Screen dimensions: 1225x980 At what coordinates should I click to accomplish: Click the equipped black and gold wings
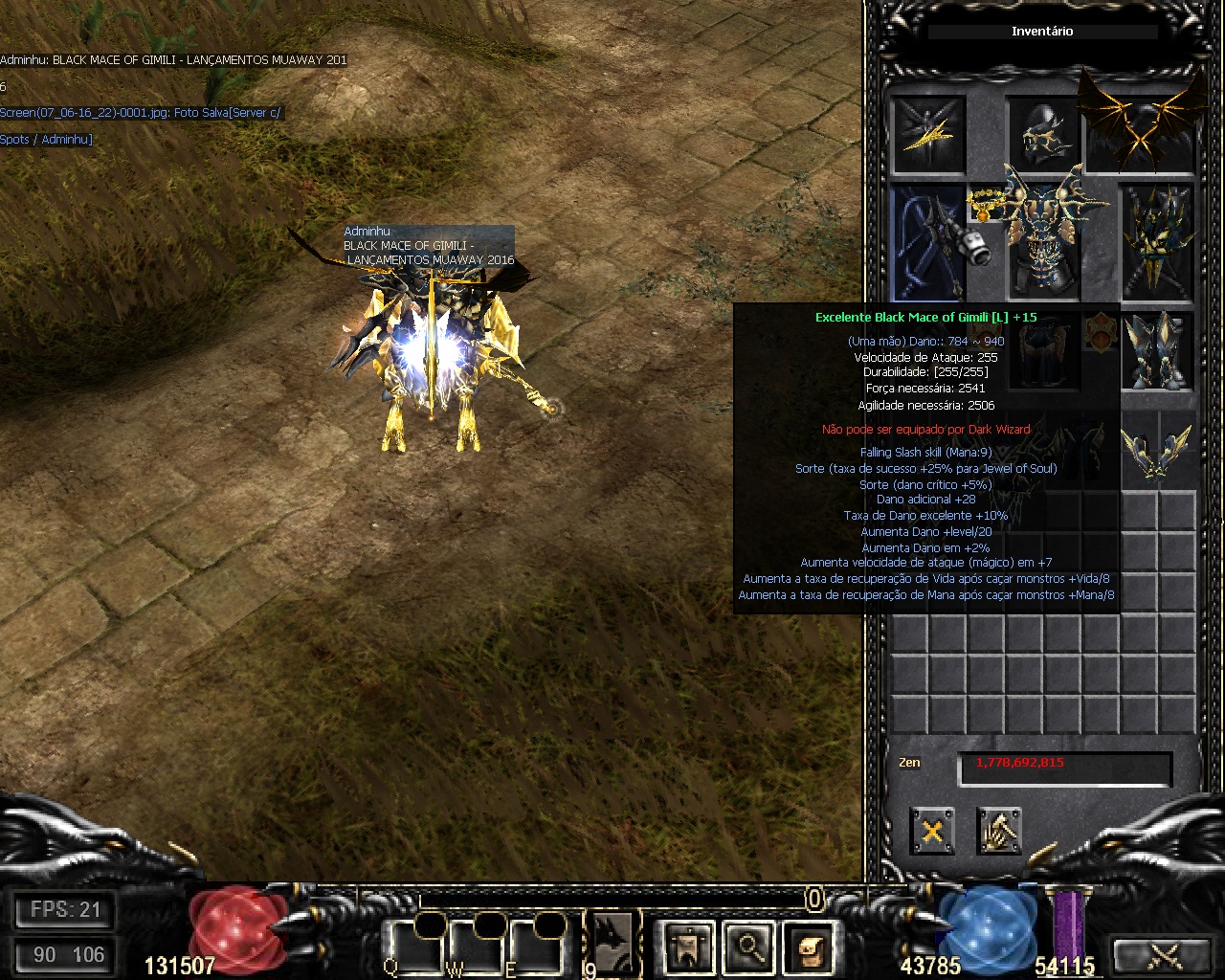(x=1142, y=122)
